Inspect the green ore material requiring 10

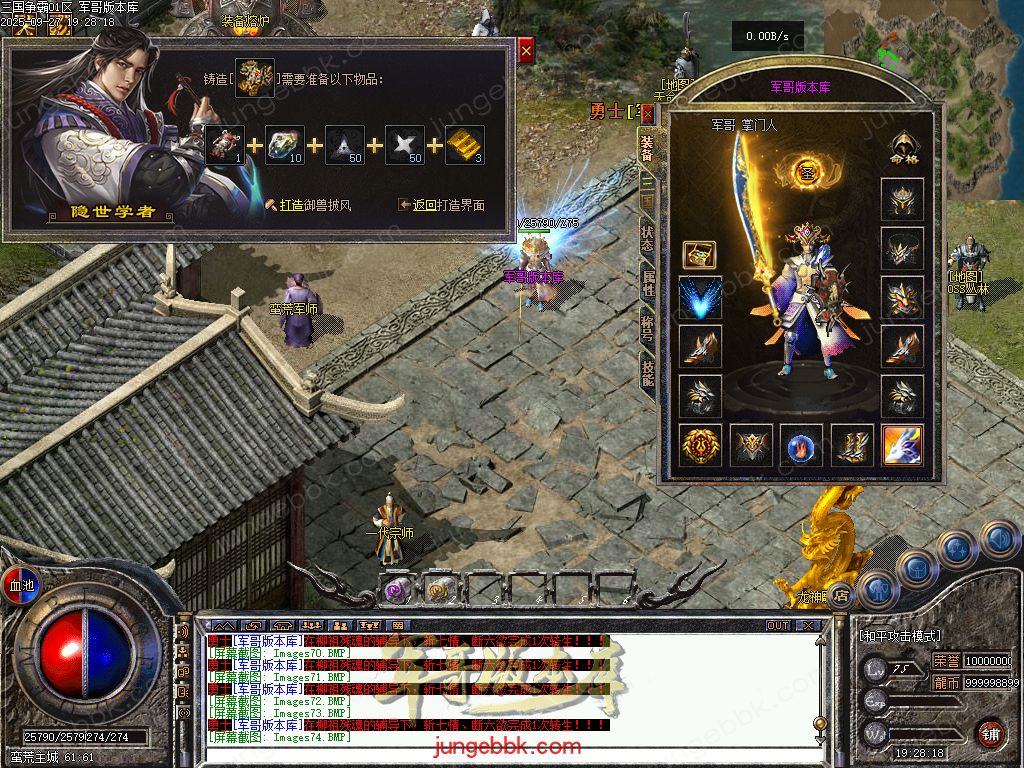tap(285, 145)
